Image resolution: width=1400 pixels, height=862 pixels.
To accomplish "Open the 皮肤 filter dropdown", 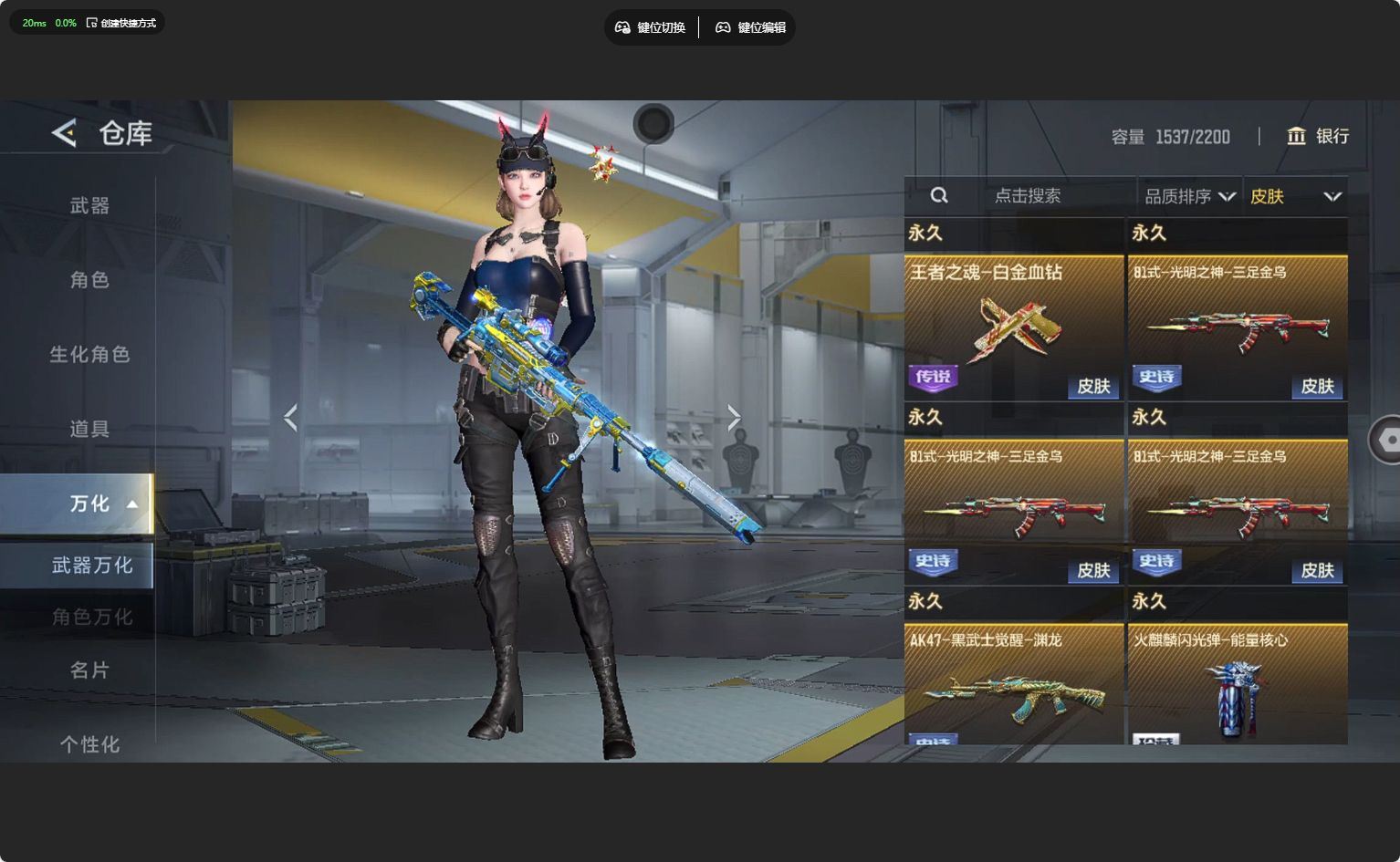I will tap(1295, 196).
